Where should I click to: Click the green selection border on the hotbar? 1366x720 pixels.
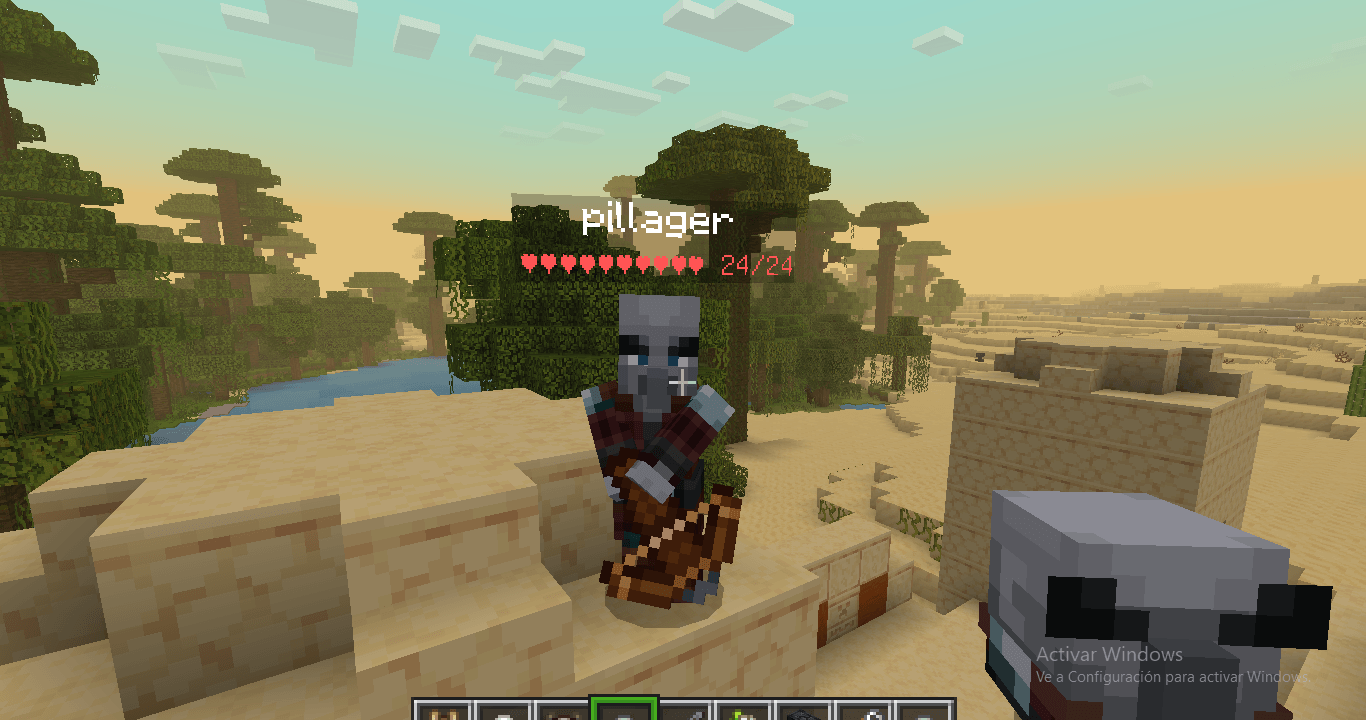click(x=622, y=697)
